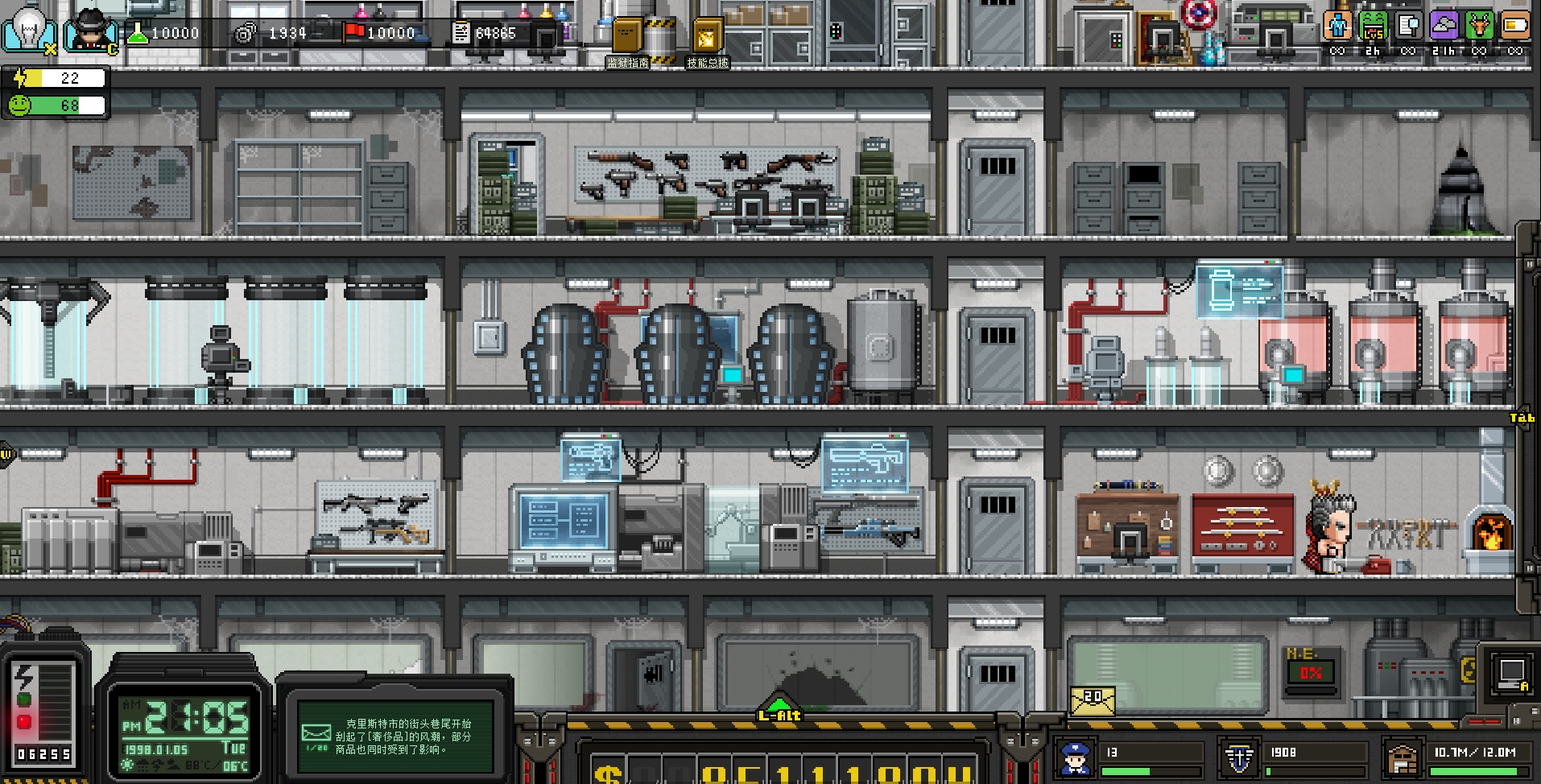The width and height of the screenshot is (1541, 784).
Task: Click the boss character portrait at top left
Action: pyautogui.click(x=90, y=31)
